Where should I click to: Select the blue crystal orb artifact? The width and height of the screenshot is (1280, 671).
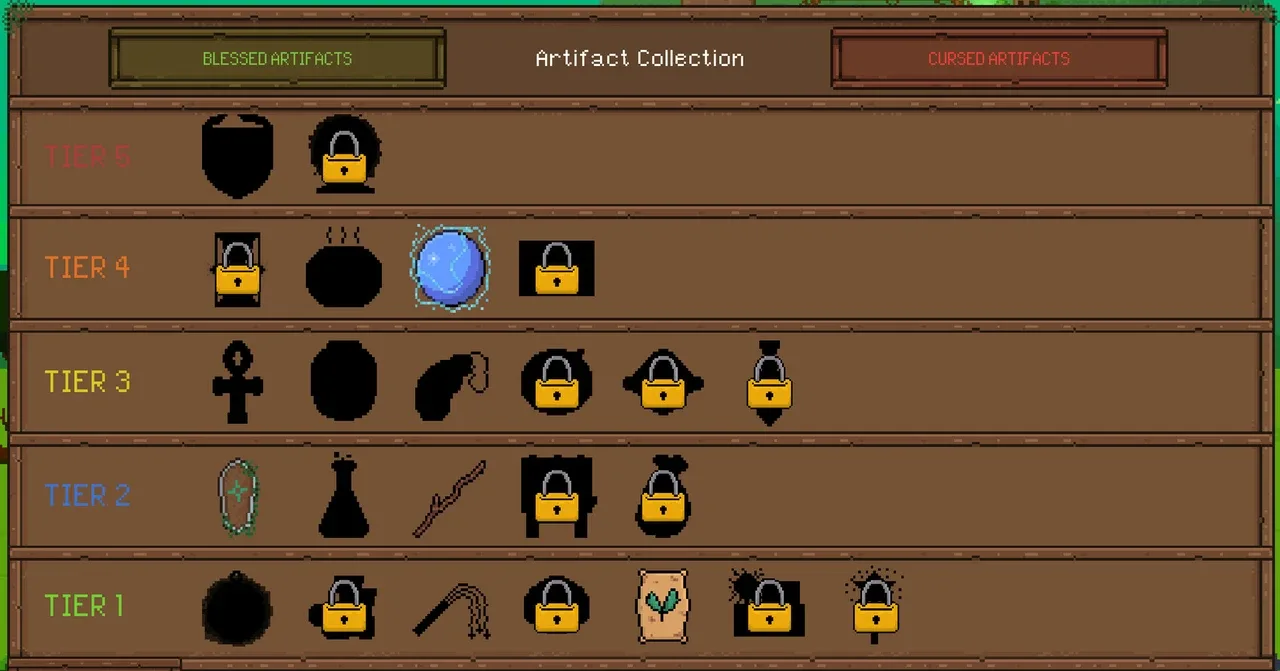450,268
